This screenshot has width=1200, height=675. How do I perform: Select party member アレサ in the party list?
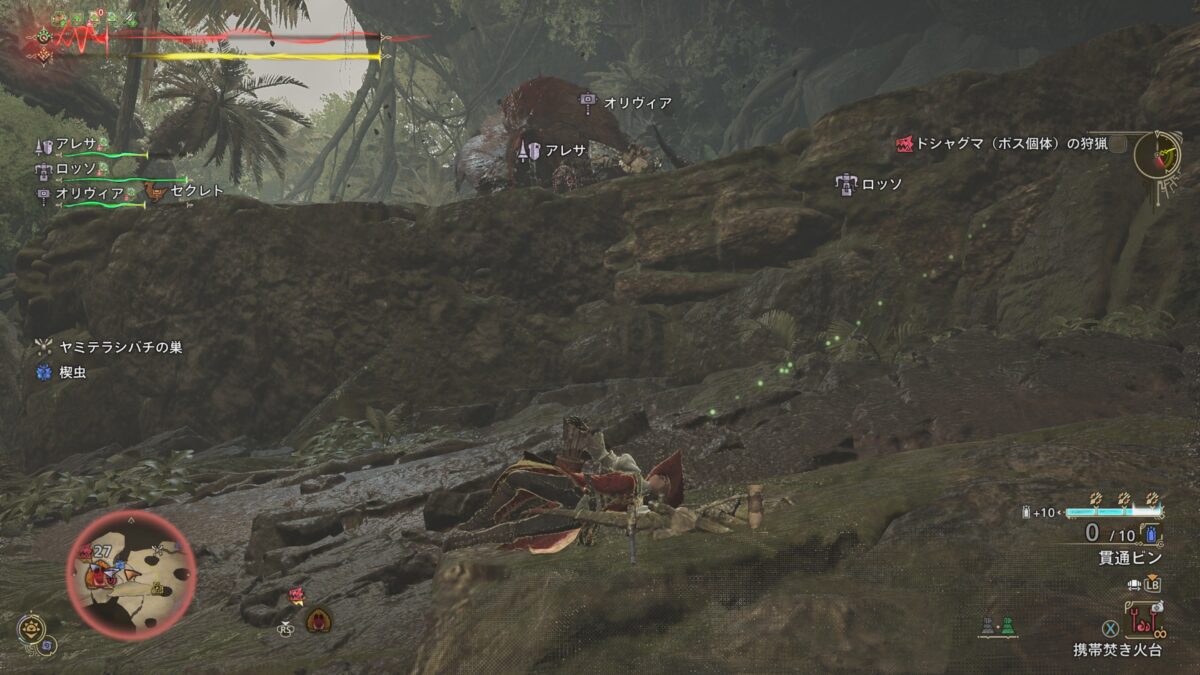(x=75, y=144)
